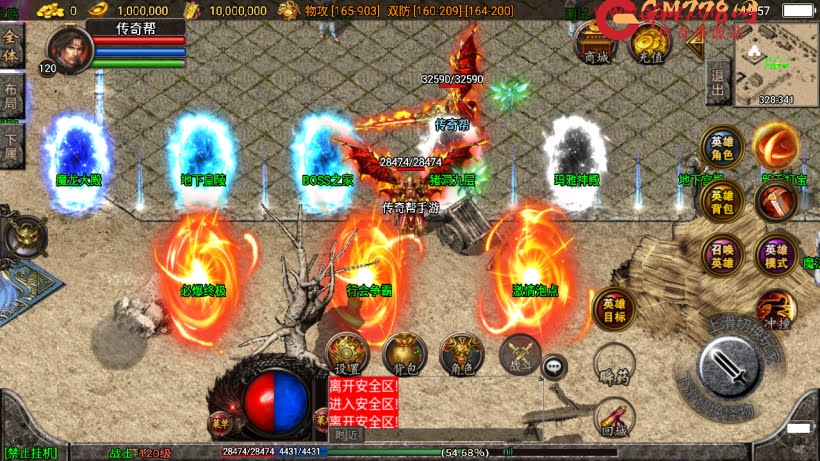Use the 冲撞 charge skill
Viewport: 820px width, 461px height.
pos(775,311)
